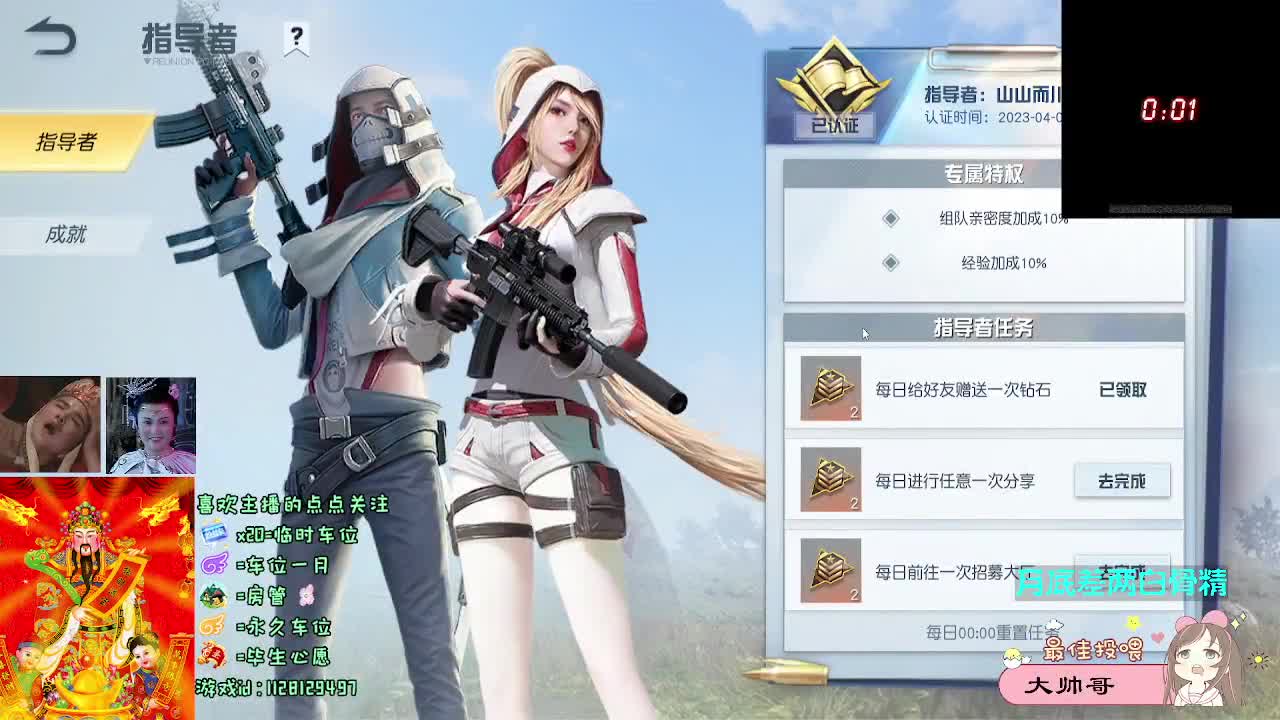Click the medal icon for the recruitment hall task

point(830,568)
